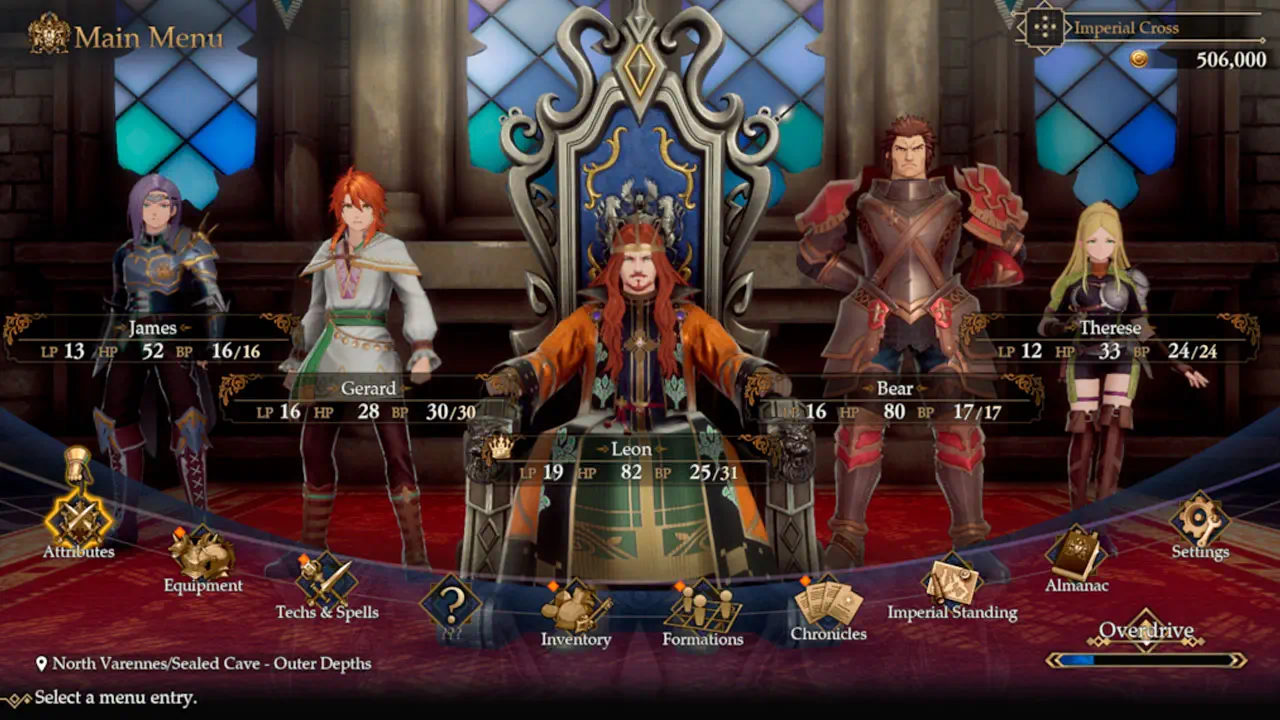
Task: Click the Imperial Cross formation label
Action: click(1126, 28)
